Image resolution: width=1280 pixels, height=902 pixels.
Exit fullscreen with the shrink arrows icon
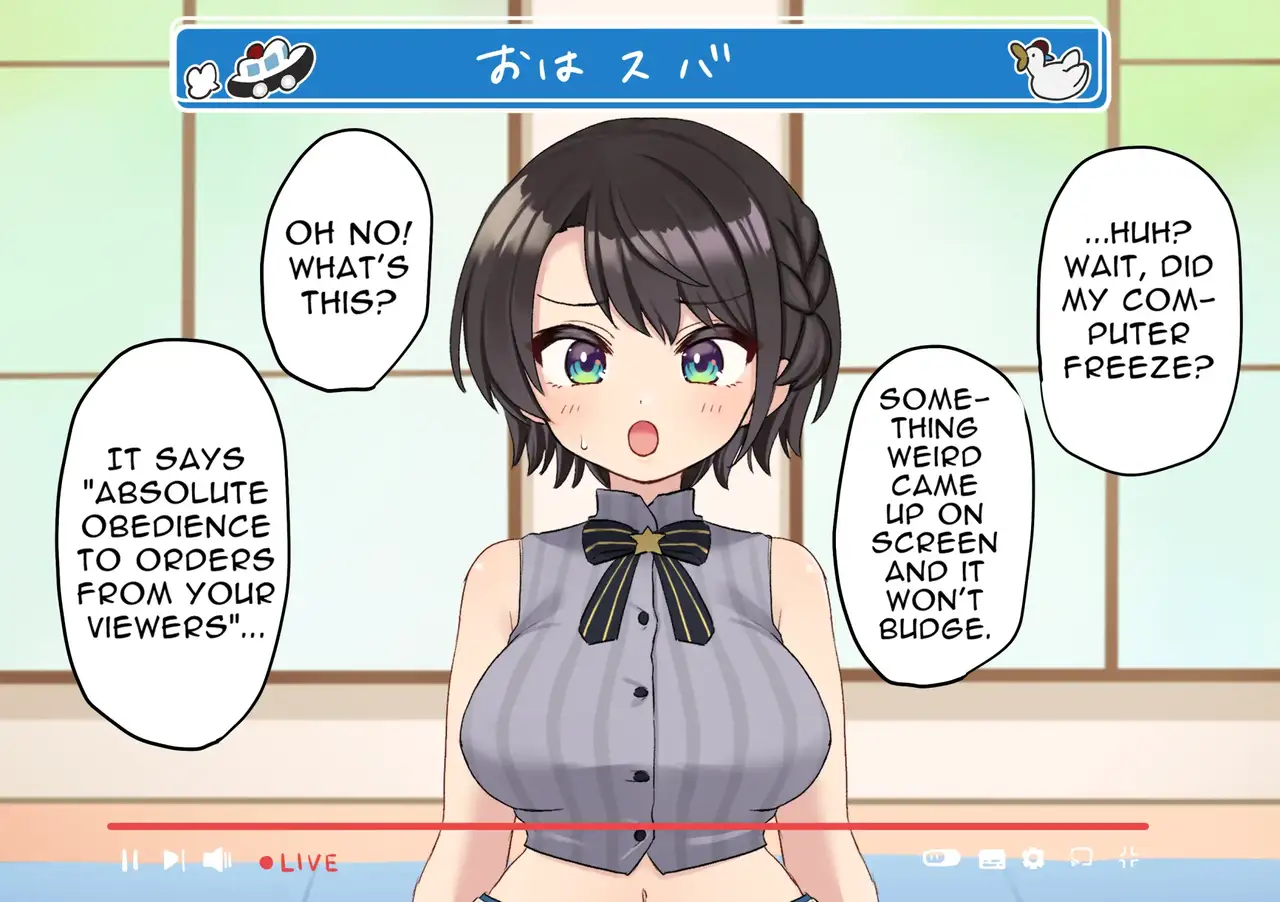click(1129, 857)
